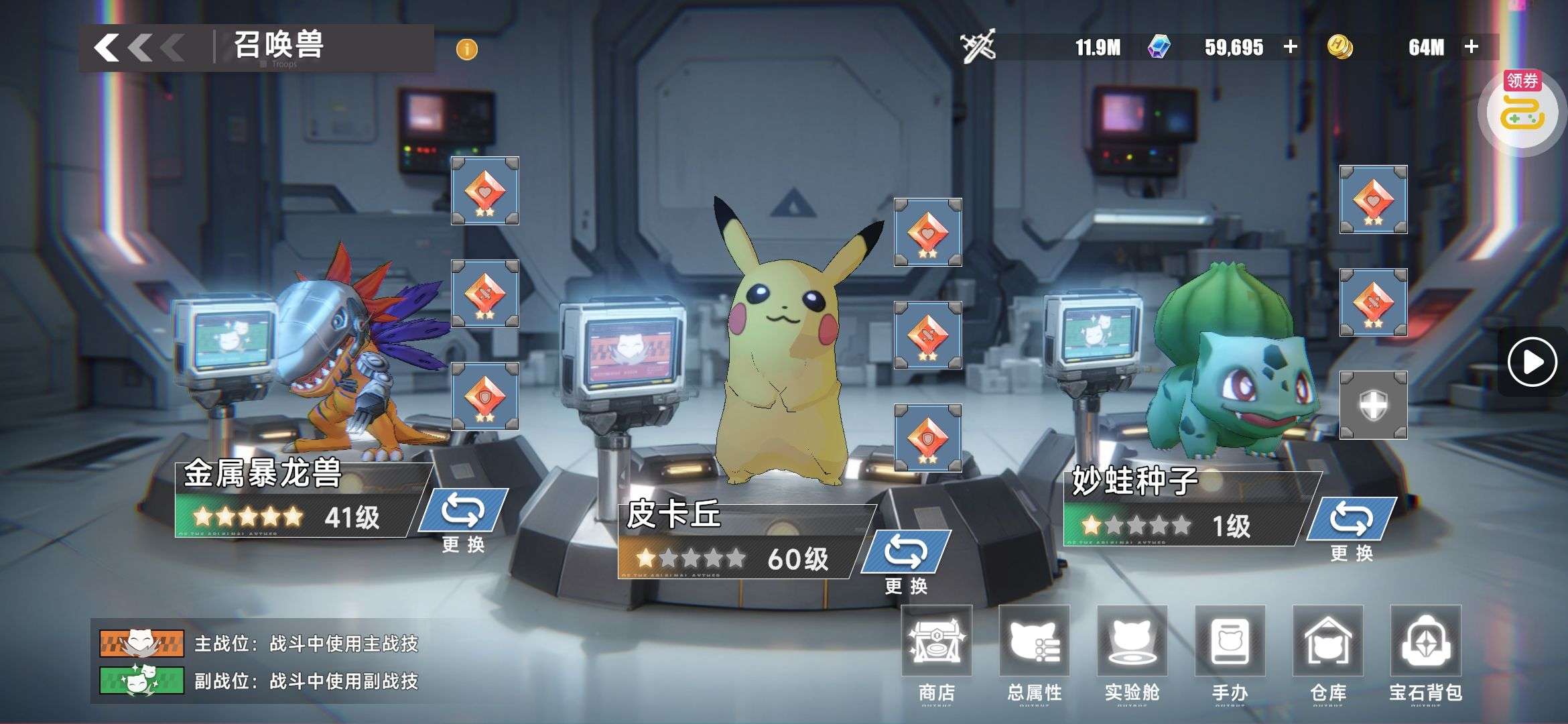The image size is (1568, 724).
Task: View 总属性 total attributes
Action: pos(1034,652)
